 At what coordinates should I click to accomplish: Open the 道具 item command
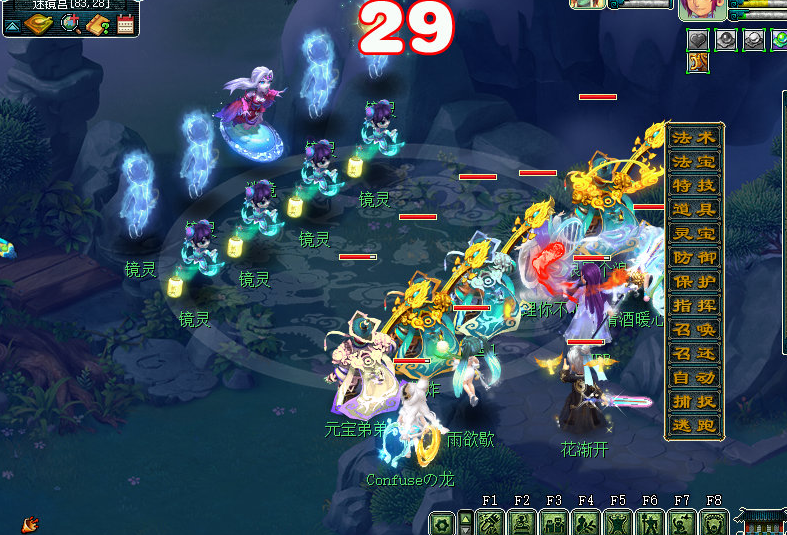pos(694,210)
